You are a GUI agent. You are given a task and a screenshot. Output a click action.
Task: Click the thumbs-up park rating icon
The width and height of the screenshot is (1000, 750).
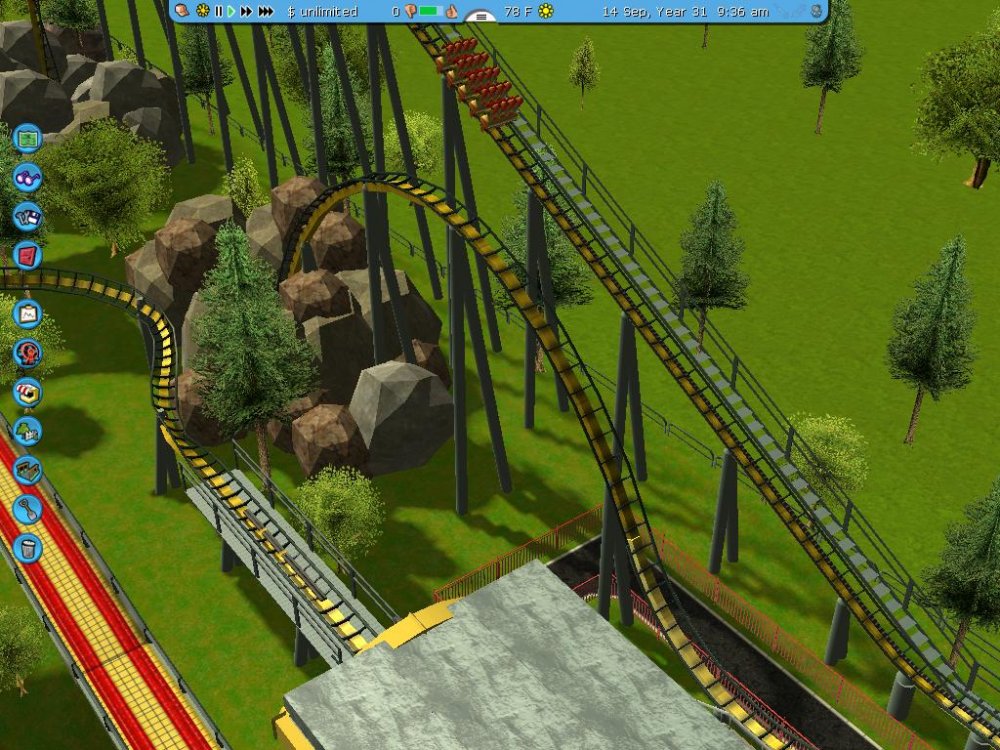coord(451,11)
